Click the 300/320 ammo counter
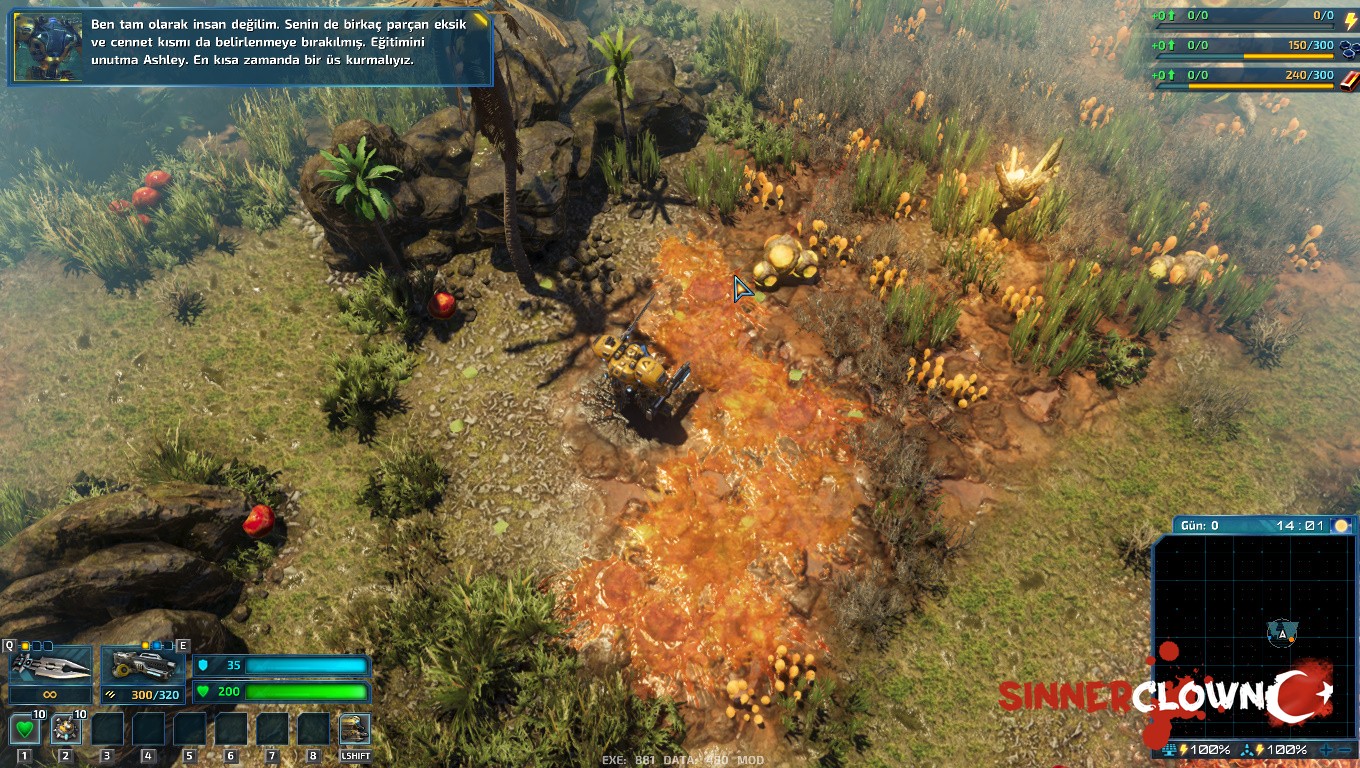The height and width of the screenshot is (768, 1360). (x=156, y=693)
